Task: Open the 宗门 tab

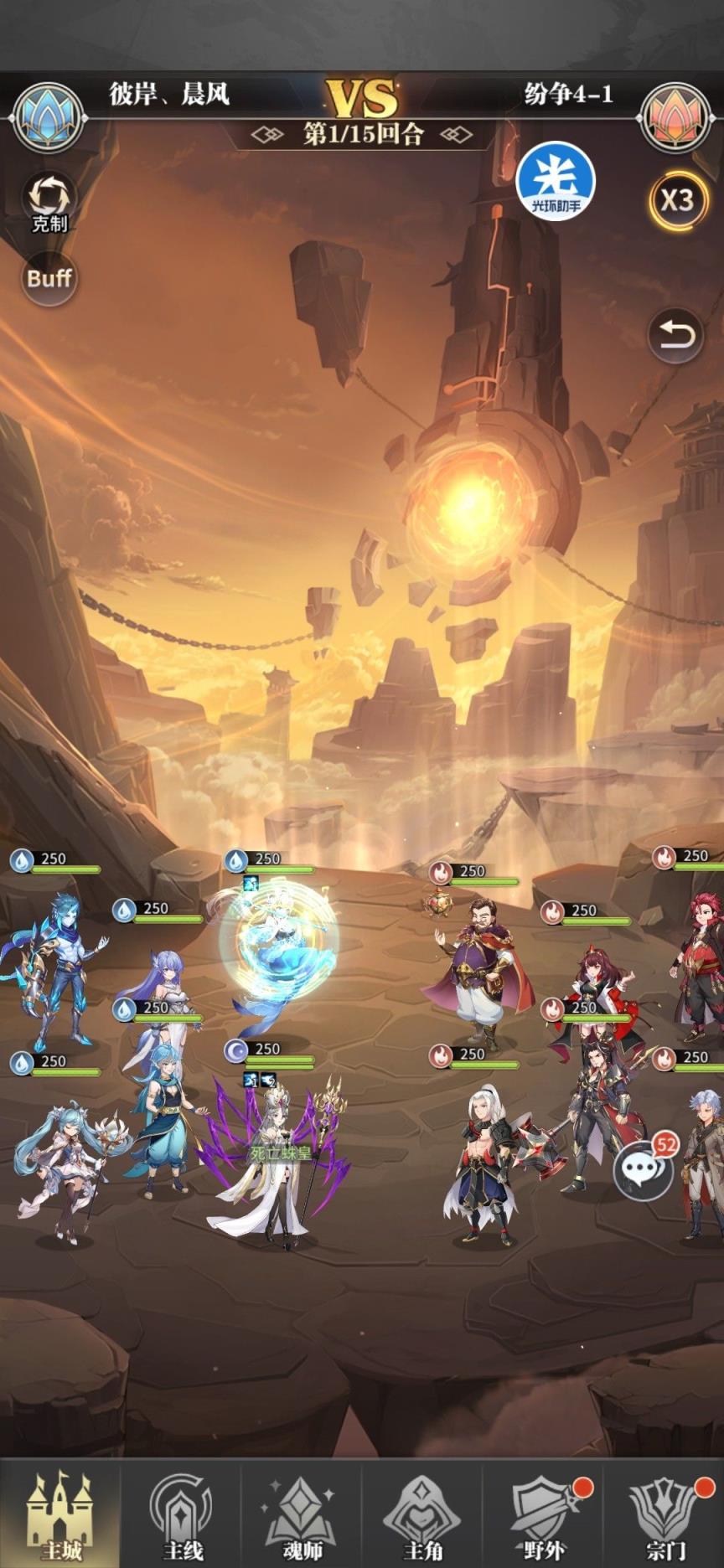Action: pos(665,1514)
